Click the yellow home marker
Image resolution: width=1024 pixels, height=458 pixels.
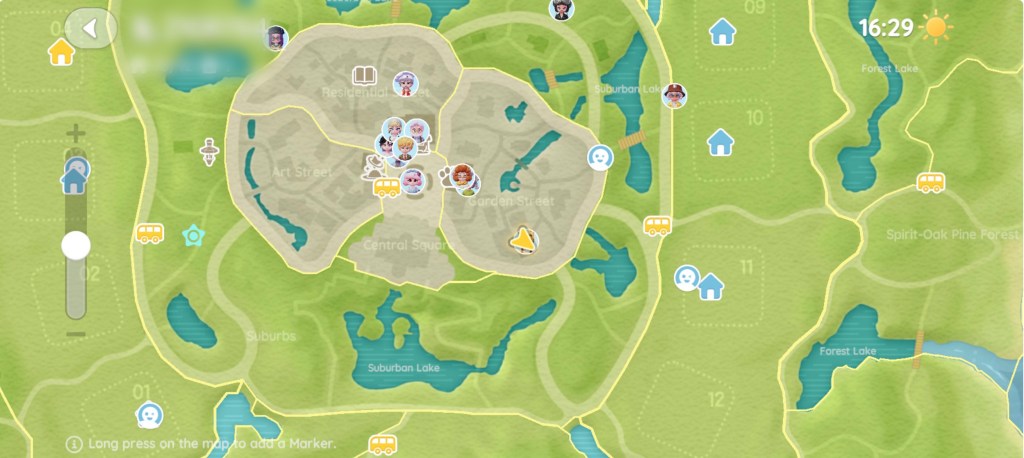pos(61,52)
